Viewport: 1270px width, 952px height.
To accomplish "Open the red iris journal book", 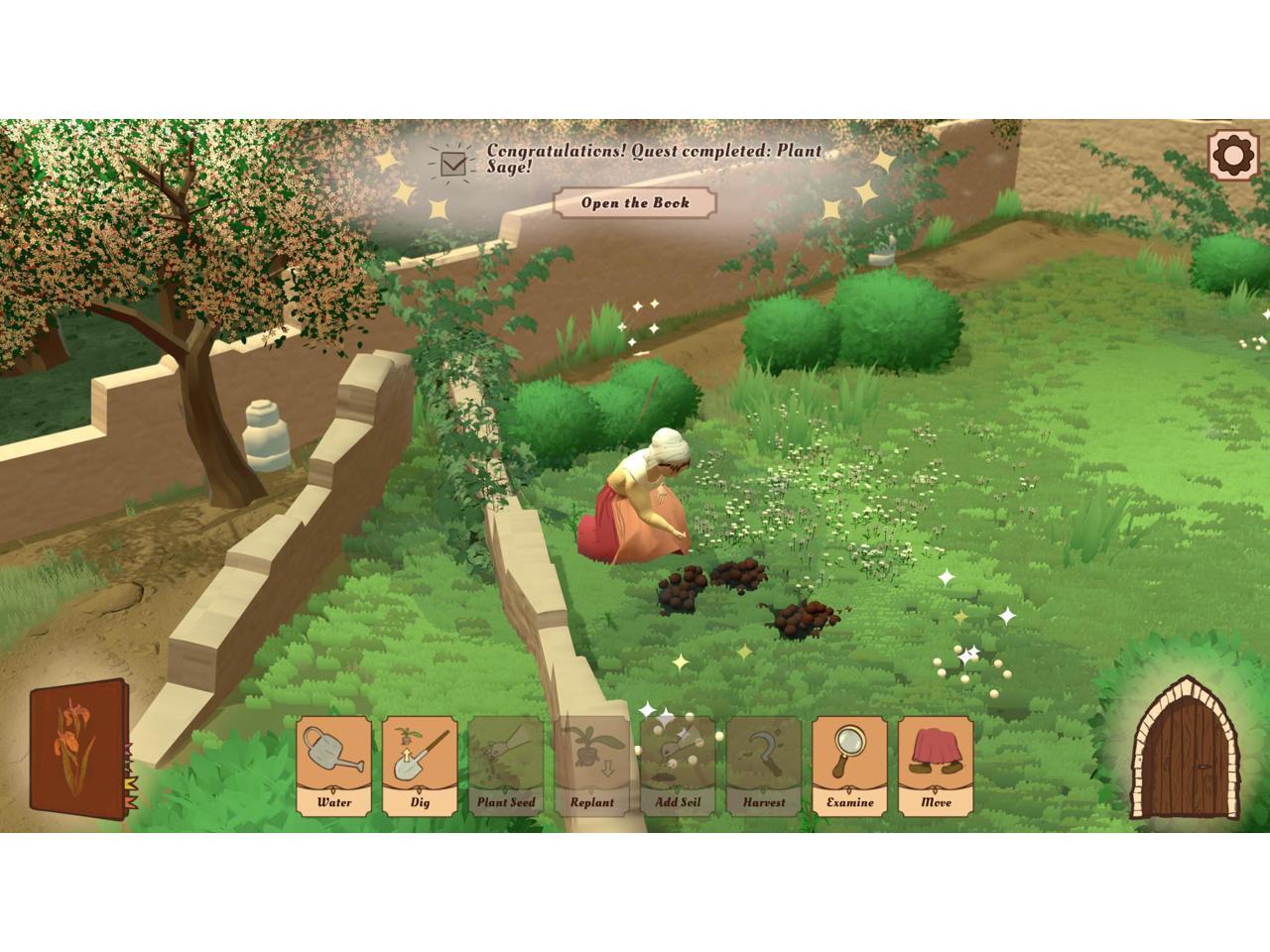I will click(78, 750).
